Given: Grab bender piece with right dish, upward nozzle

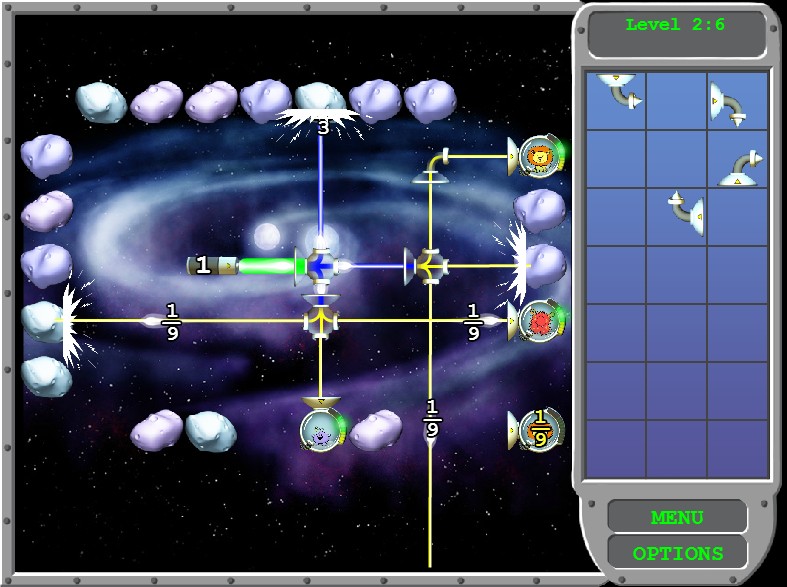Looking at the screenshot, I should tap(687, 209).
